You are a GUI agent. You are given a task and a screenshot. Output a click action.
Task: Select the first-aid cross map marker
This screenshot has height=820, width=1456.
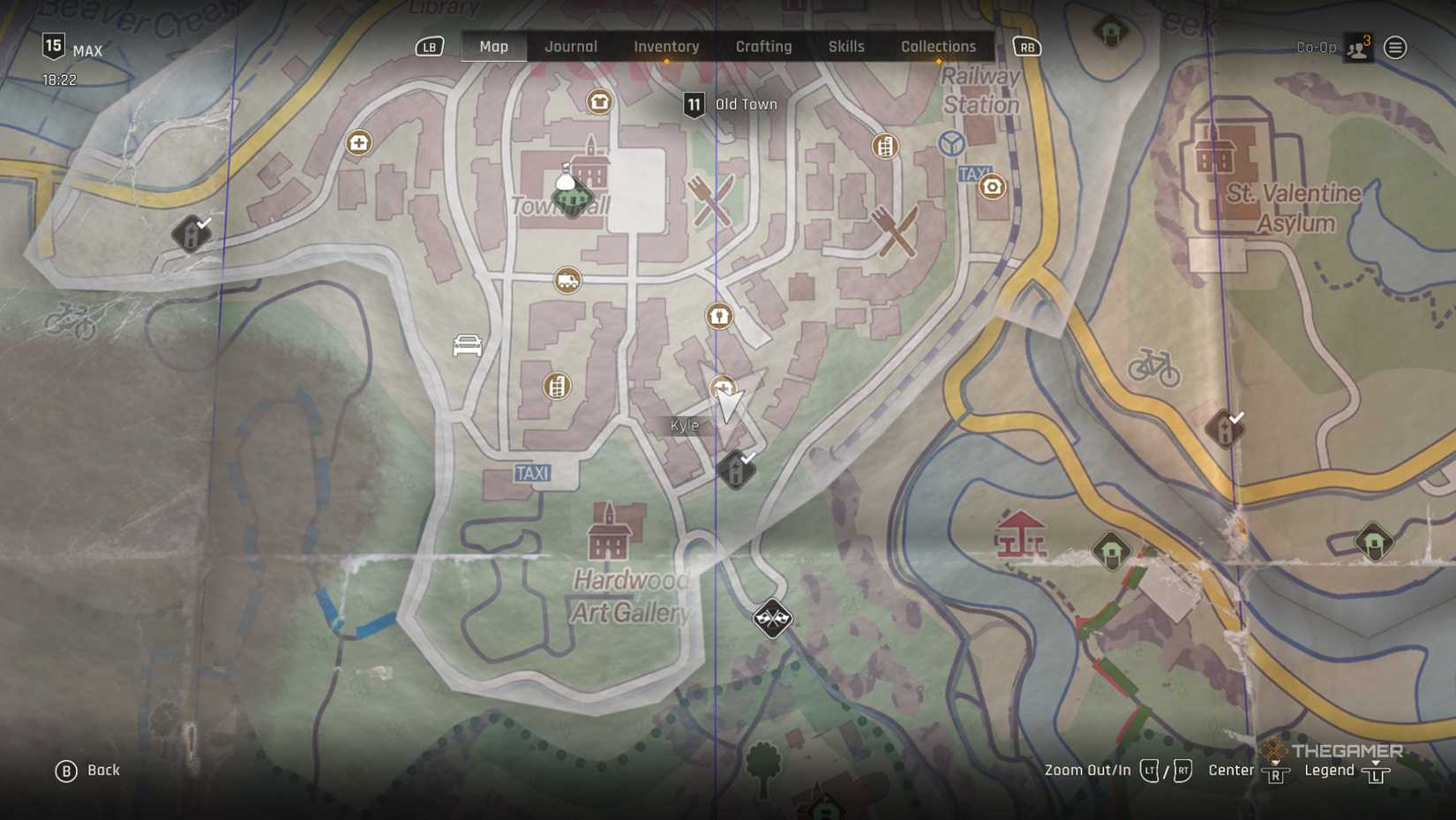tap(358, 143)
